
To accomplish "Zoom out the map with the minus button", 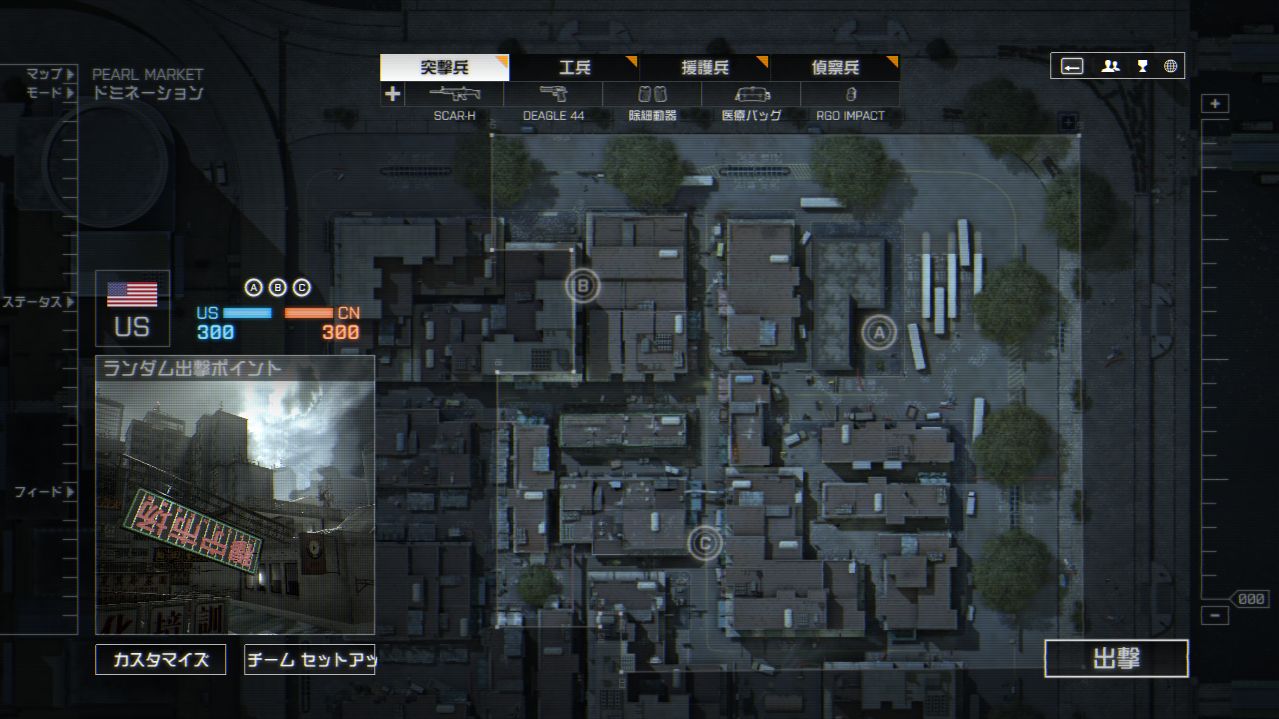I will click(1215, 616).
